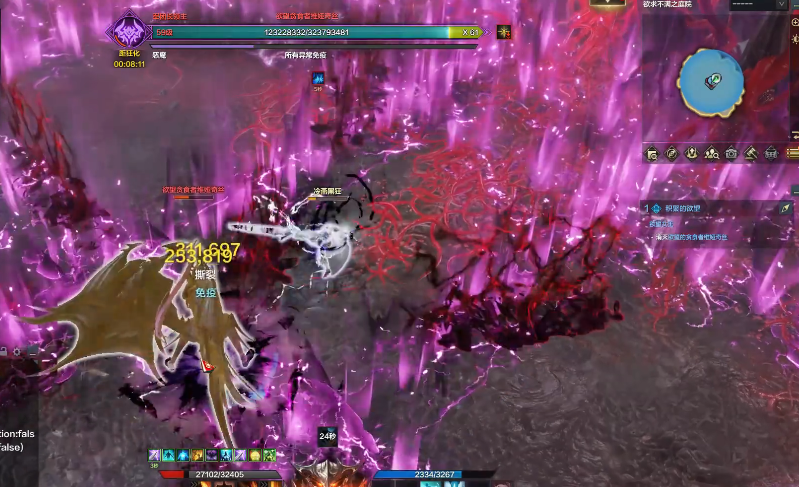Click the boss debuff icon beside health bar

click(506, 32)
